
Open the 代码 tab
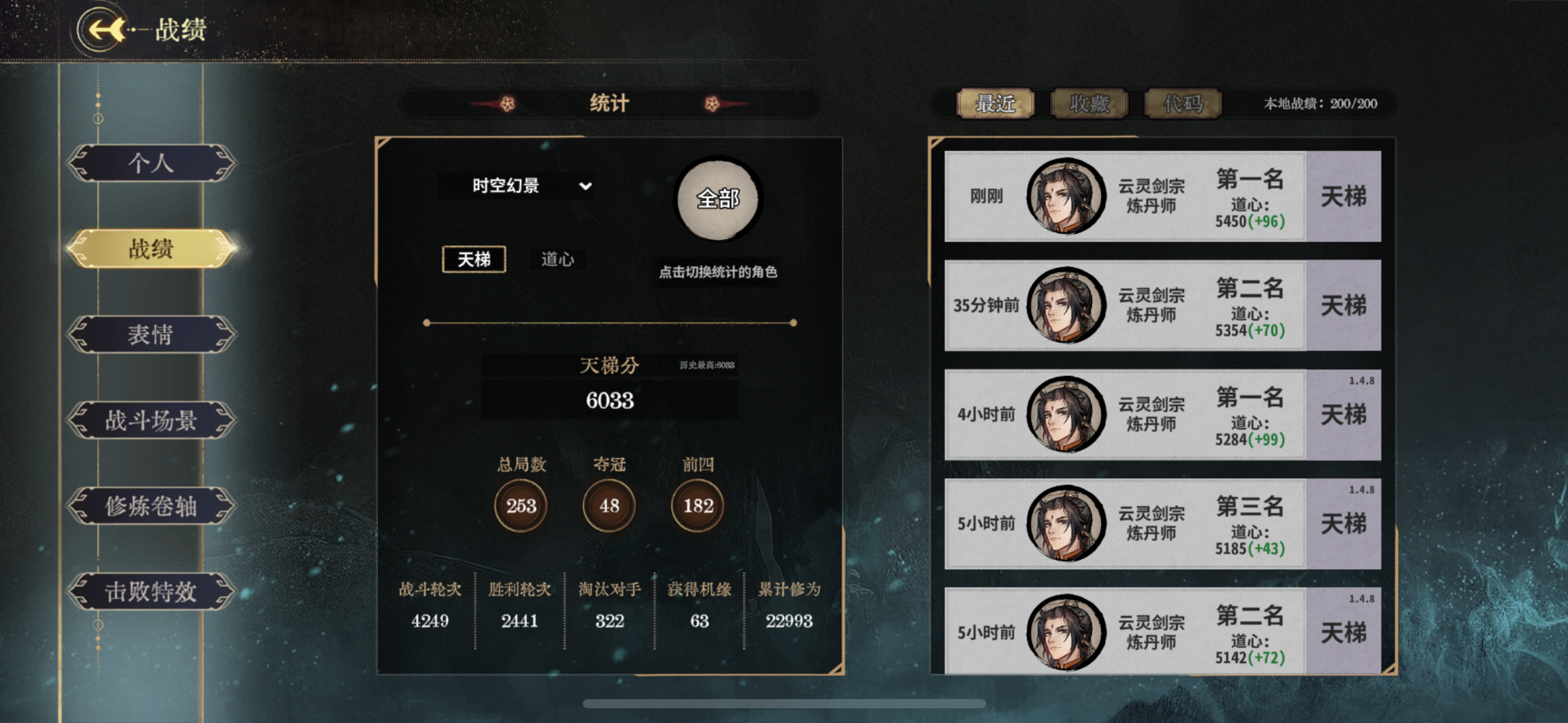pyautogui.click(x=1182, y=104)
